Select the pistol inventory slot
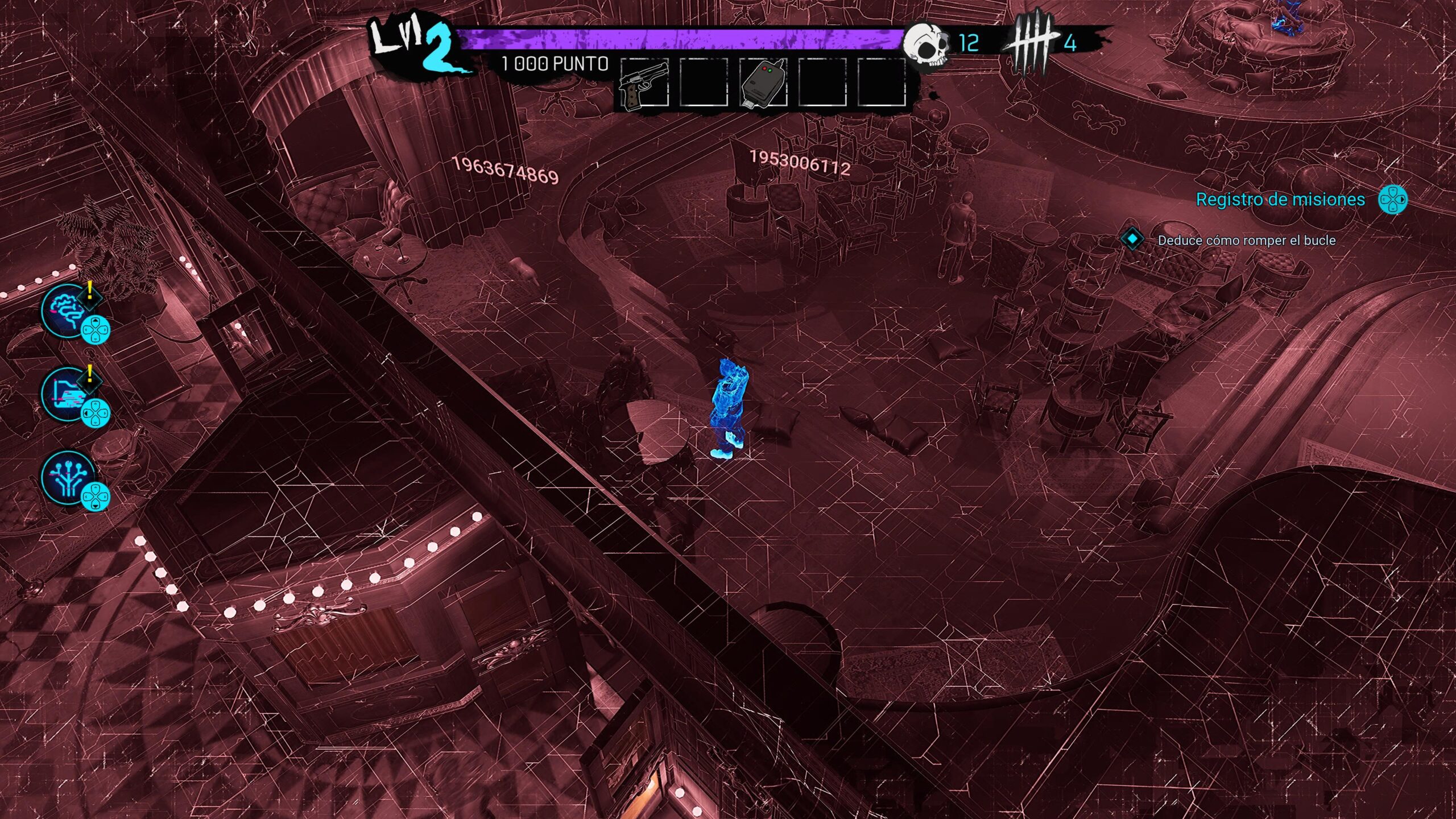 point(644,84)
